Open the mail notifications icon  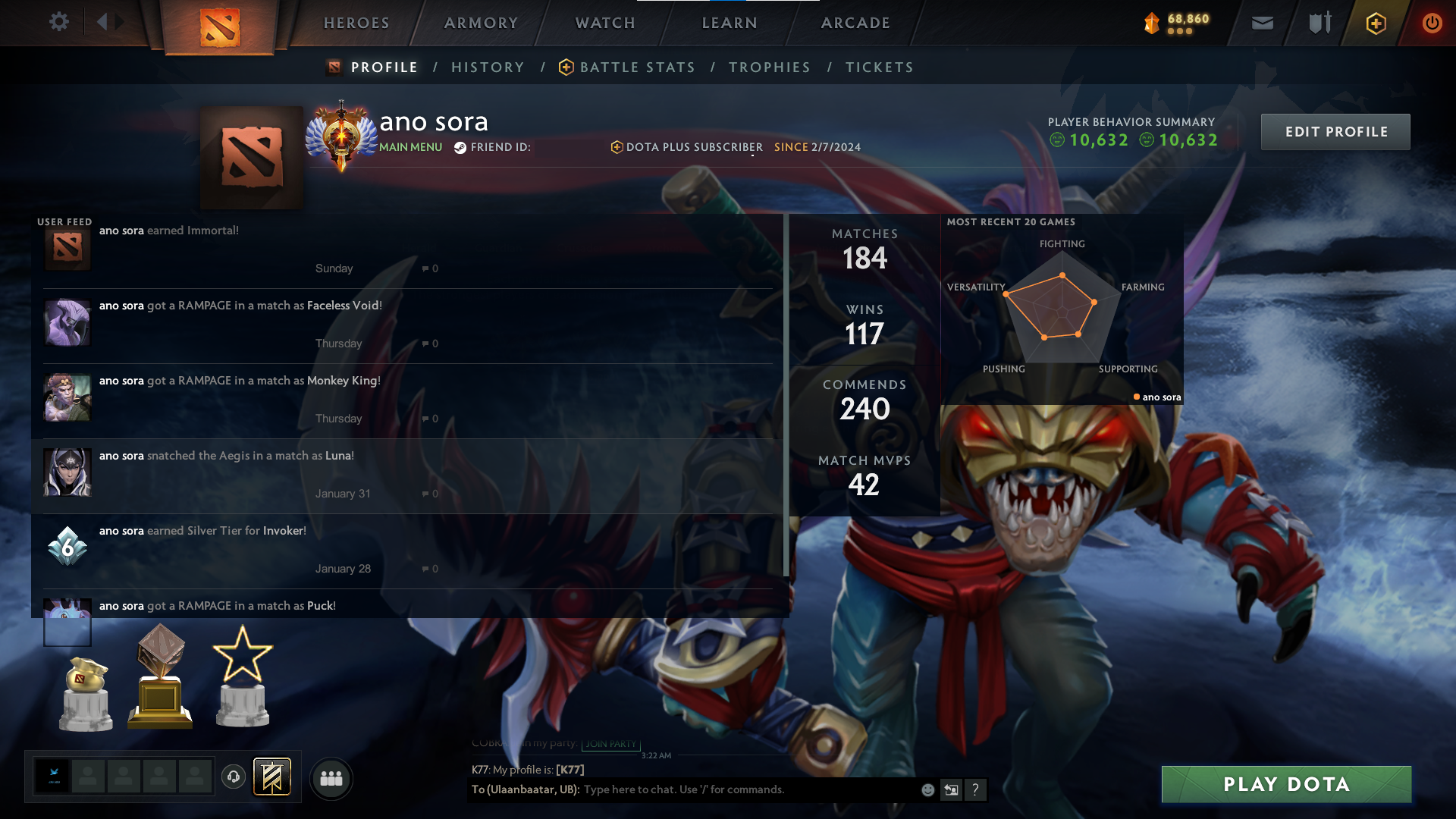(x=1261, y=23)
